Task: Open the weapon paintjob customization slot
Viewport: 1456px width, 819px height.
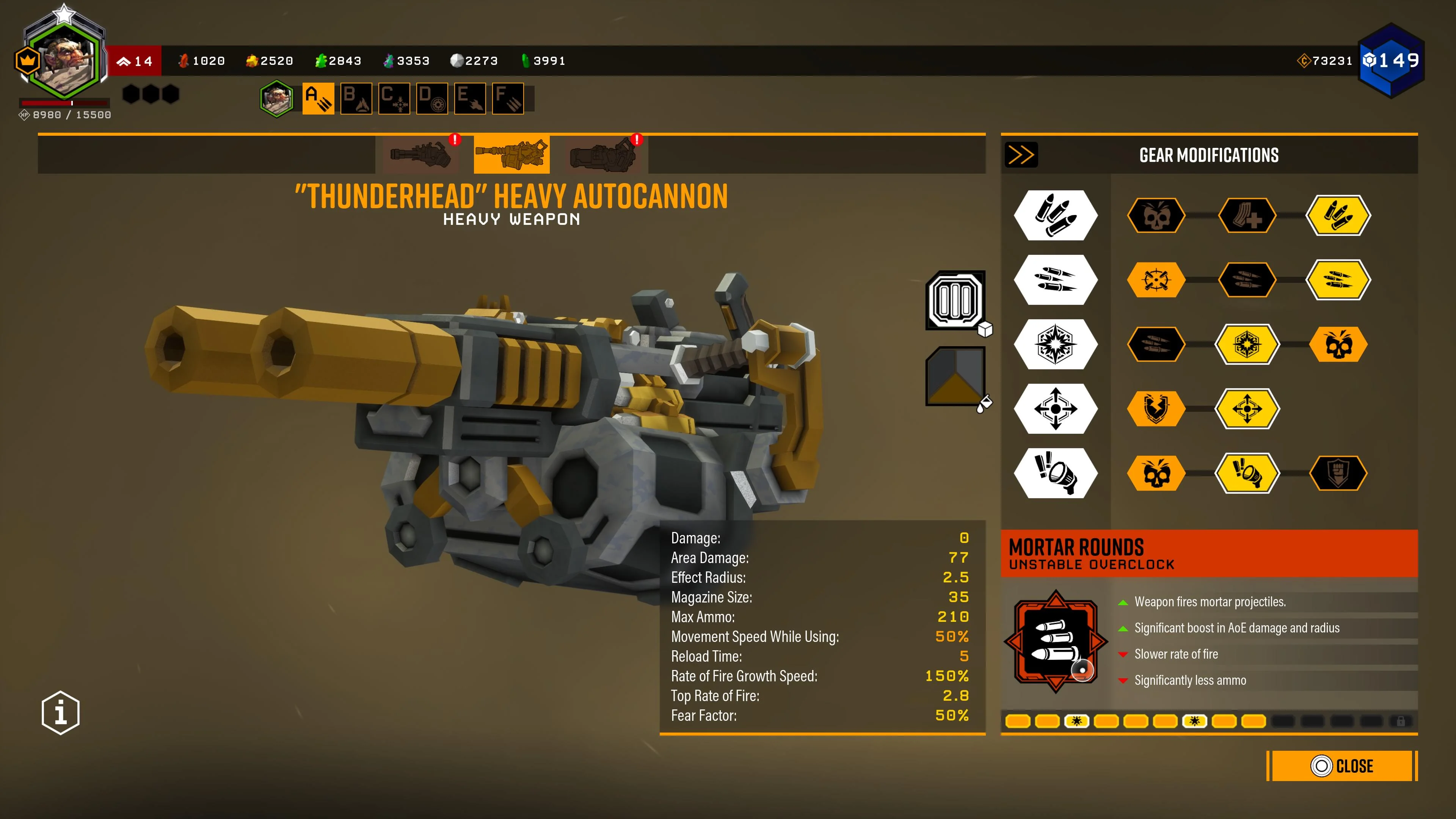Action: coord(955,376)
